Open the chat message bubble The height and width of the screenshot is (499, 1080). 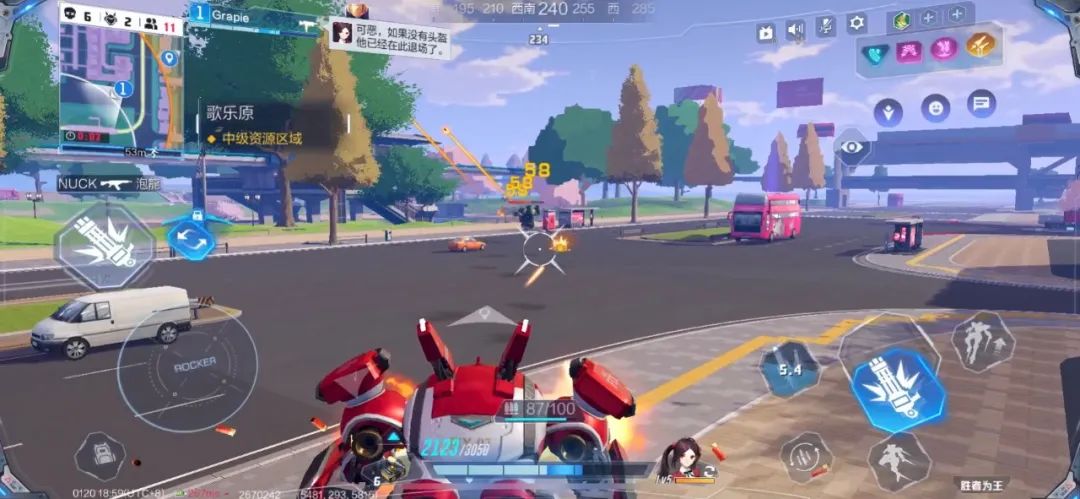point(981,102)
